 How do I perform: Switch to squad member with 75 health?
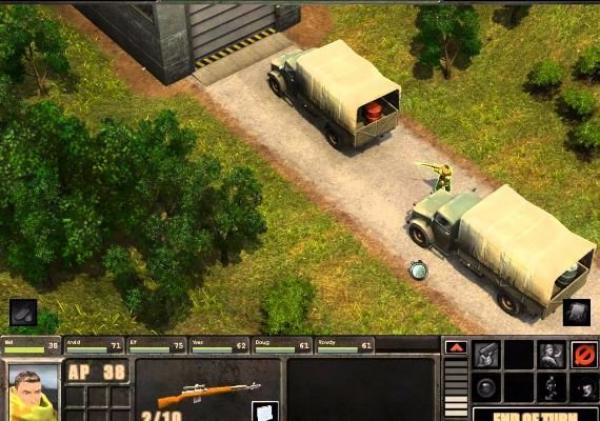[x=157, y=346]
